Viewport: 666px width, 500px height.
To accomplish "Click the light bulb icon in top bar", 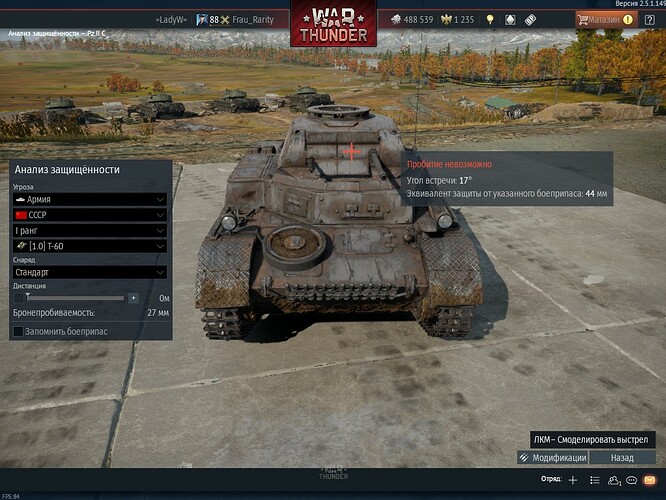I will (490, 19).
